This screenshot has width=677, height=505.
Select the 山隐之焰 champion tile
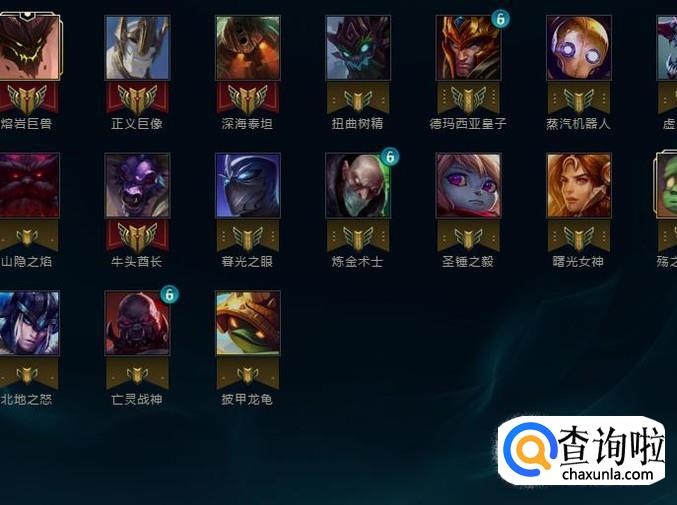pos(29,185)
